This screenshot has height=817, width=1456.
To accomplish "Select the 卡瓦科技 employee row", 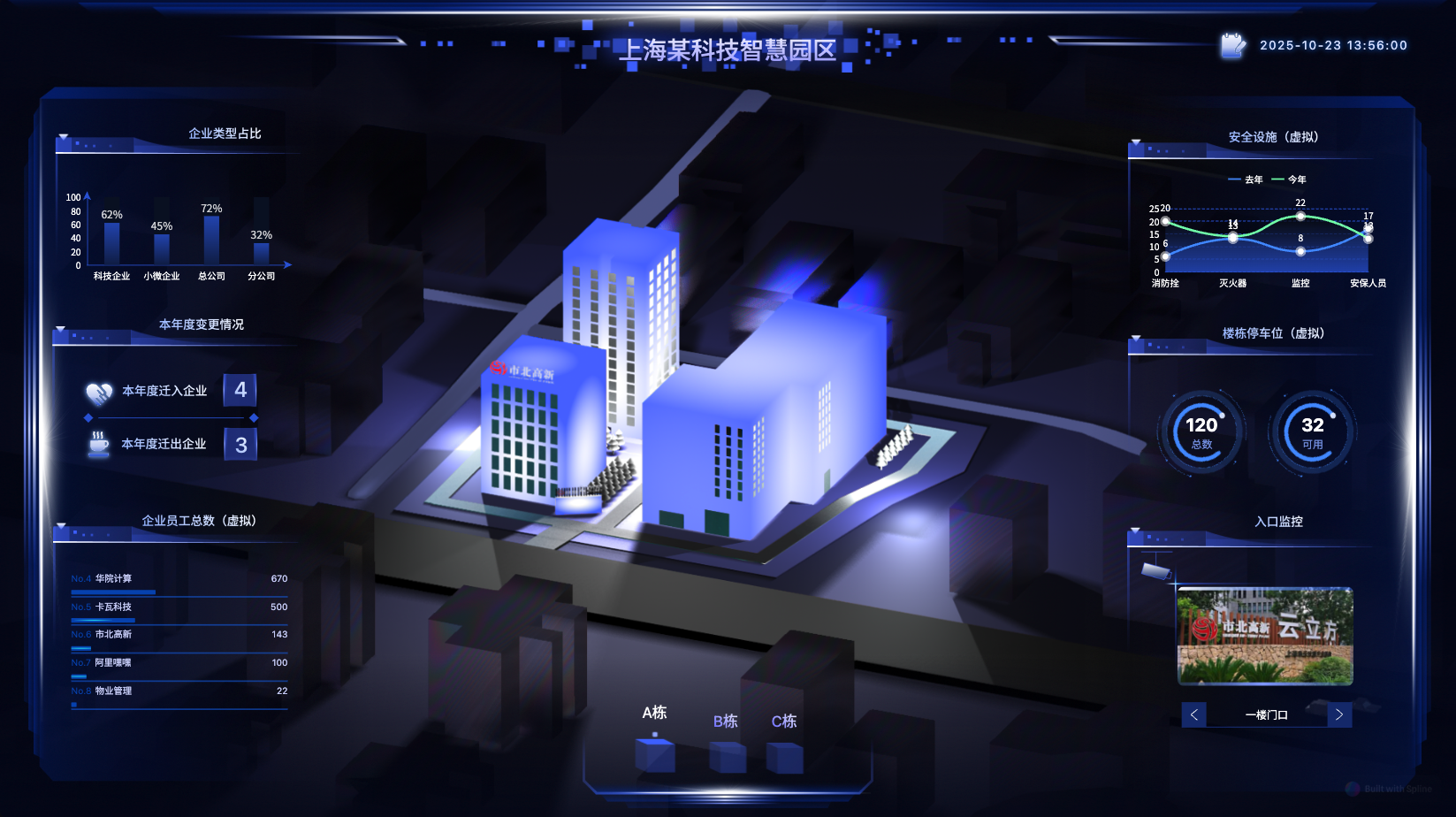I will (179, 607).
